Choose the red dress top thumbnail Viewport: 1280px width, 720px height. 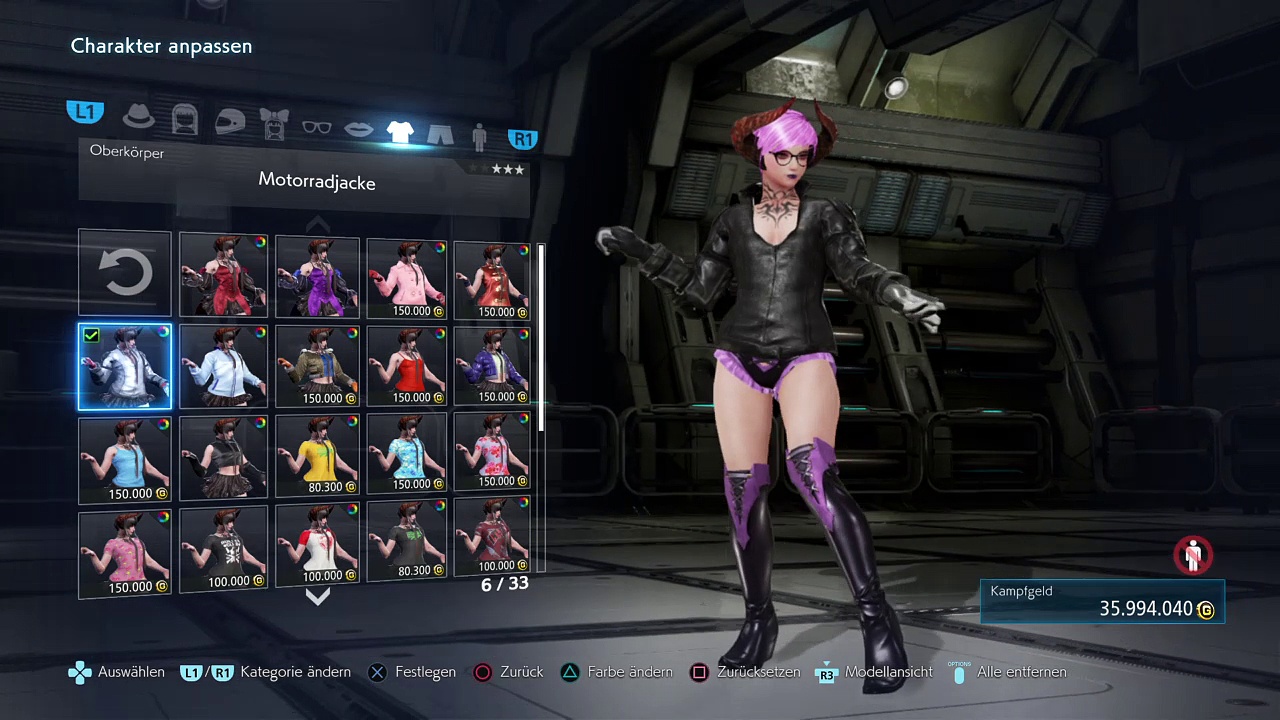pos(223,275)
